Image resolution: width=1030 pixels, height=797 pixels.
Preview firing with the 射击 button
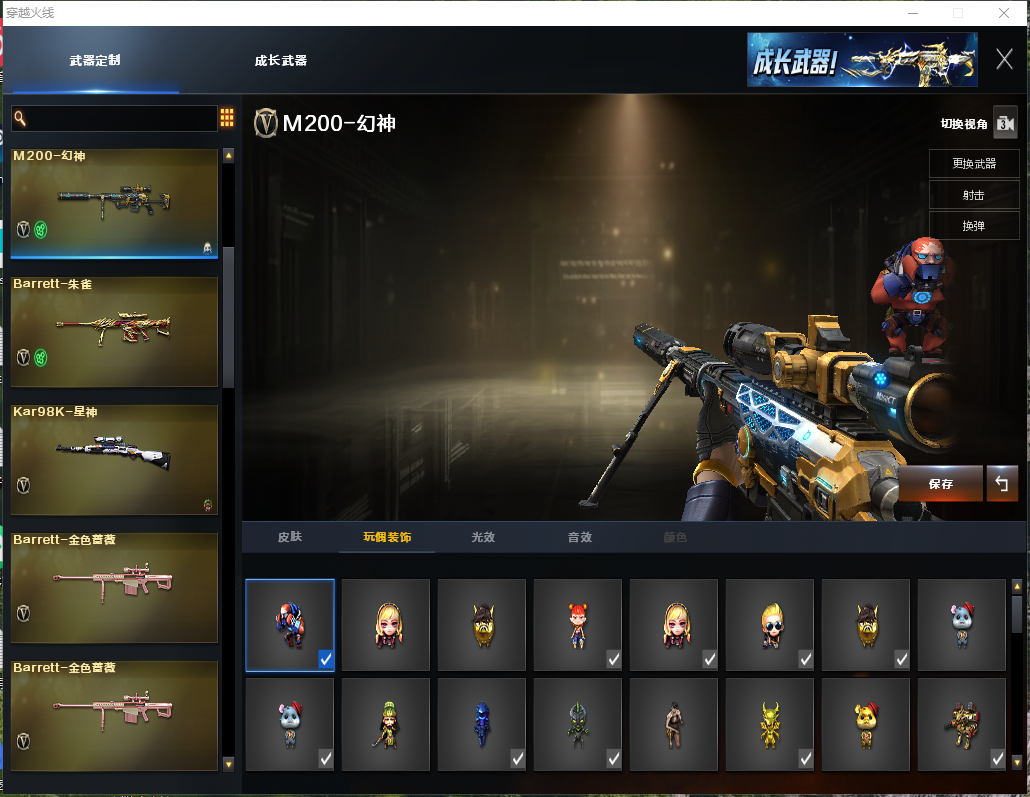coord(973,195)
